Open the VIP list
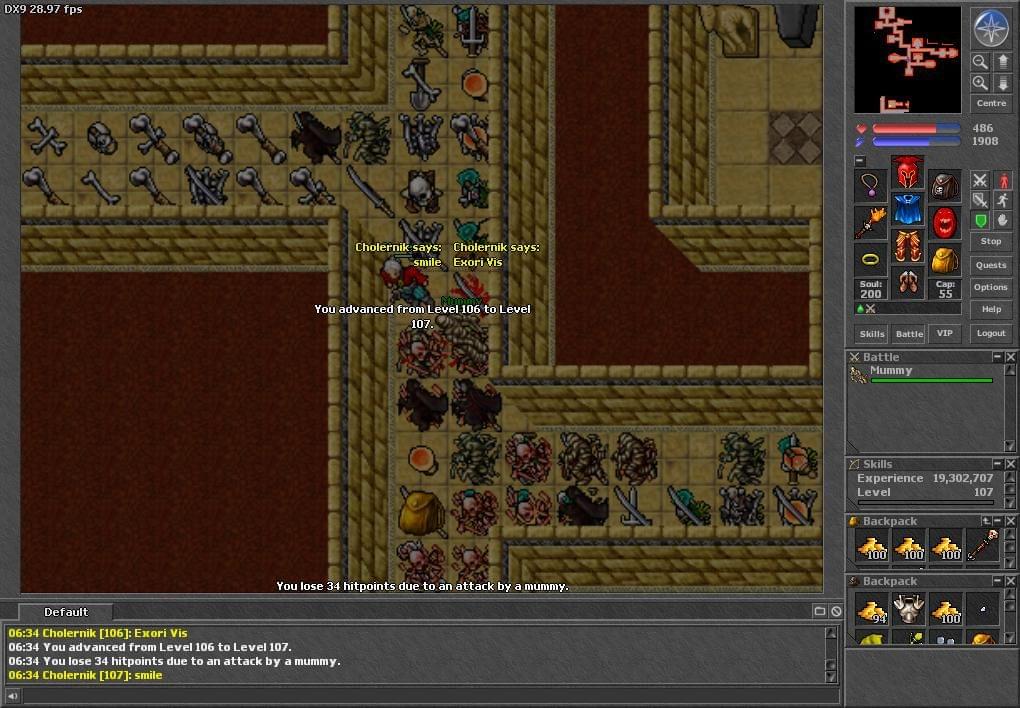The image size is (1020, 708). pyautogui.click(x=944, y=334)
